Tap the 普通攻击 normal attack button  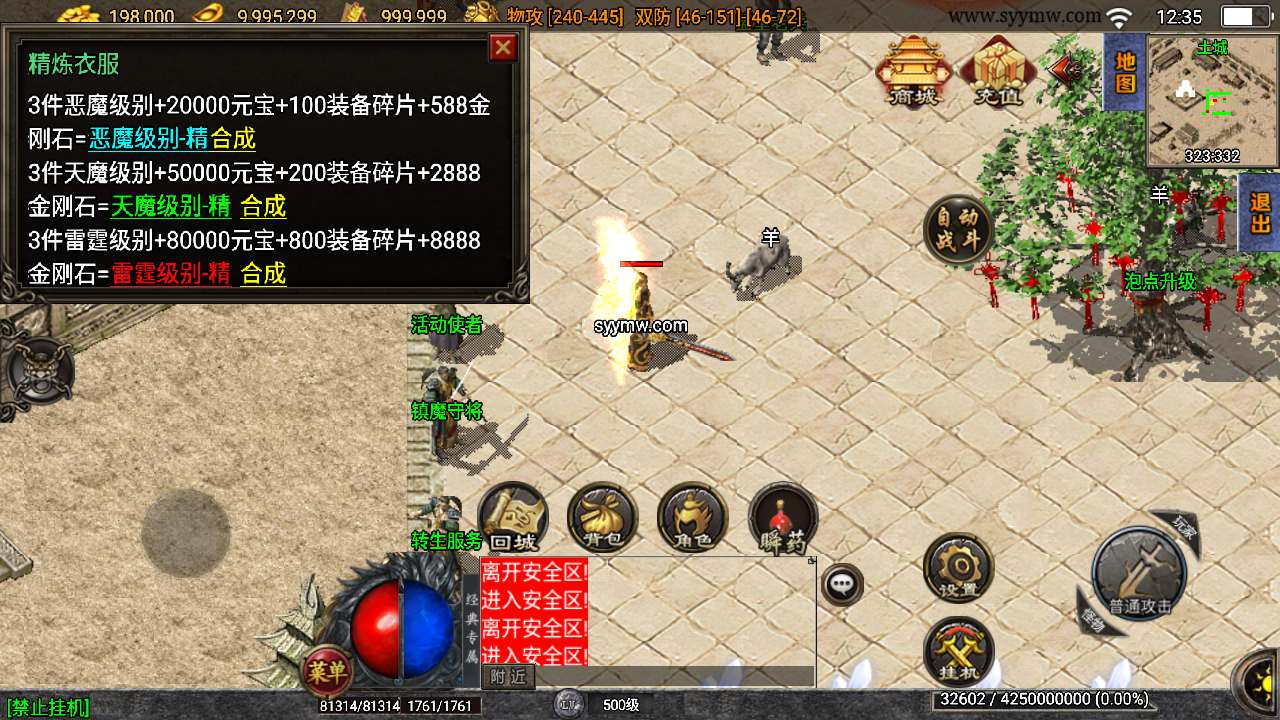point(1139,575)
